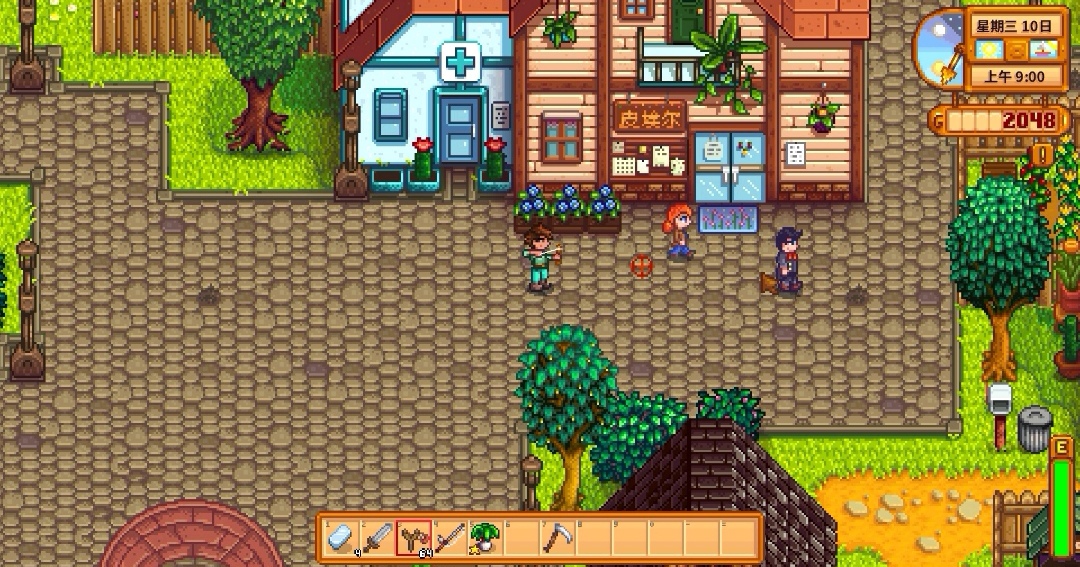This screenshot has height=567, width=1080.
Task: Open the journal via the exclamation mark icon
Action: (x=1043, y=154)
